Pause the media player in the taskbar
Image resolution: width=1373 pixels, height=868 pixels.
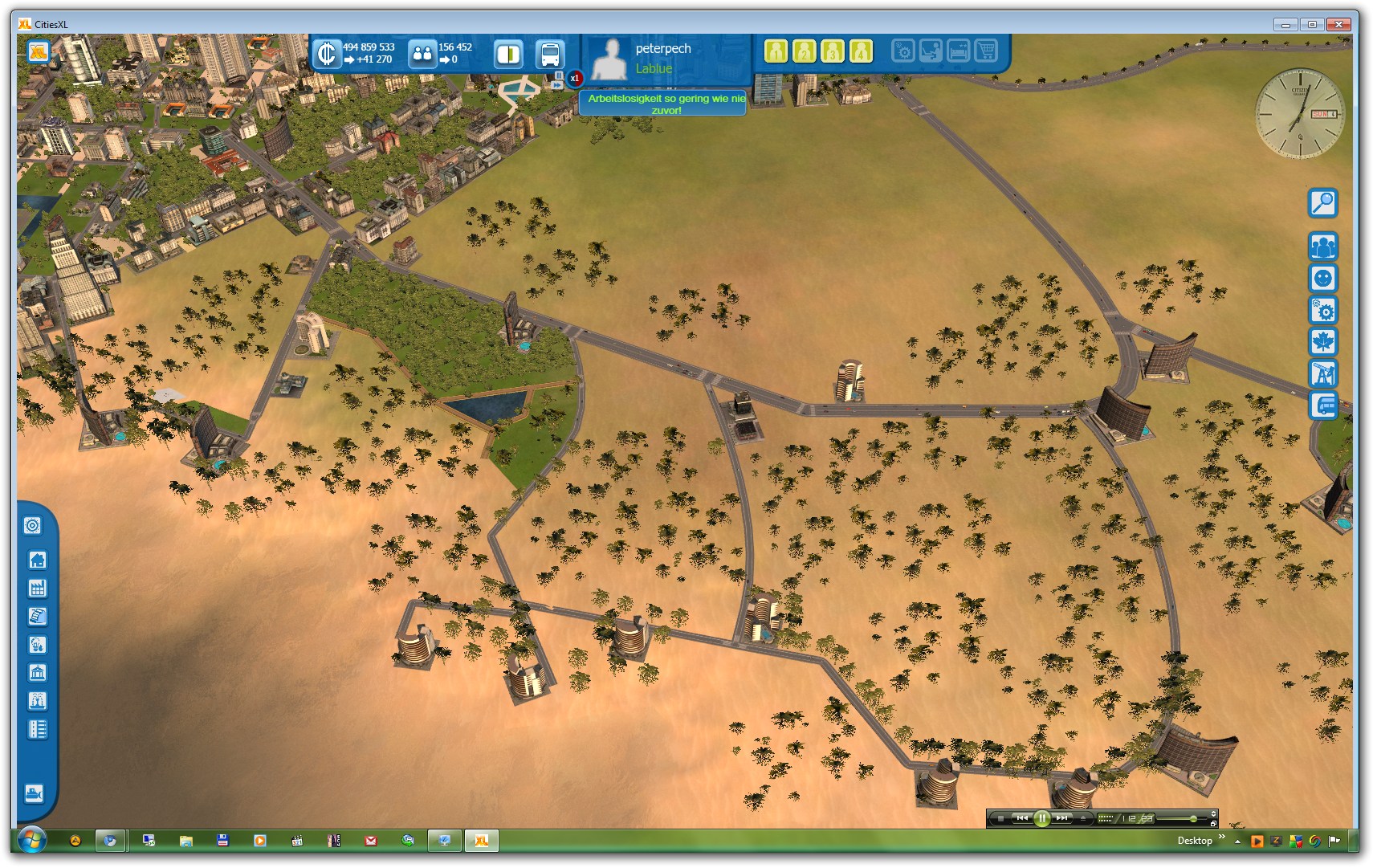[x=1041, y=818]
